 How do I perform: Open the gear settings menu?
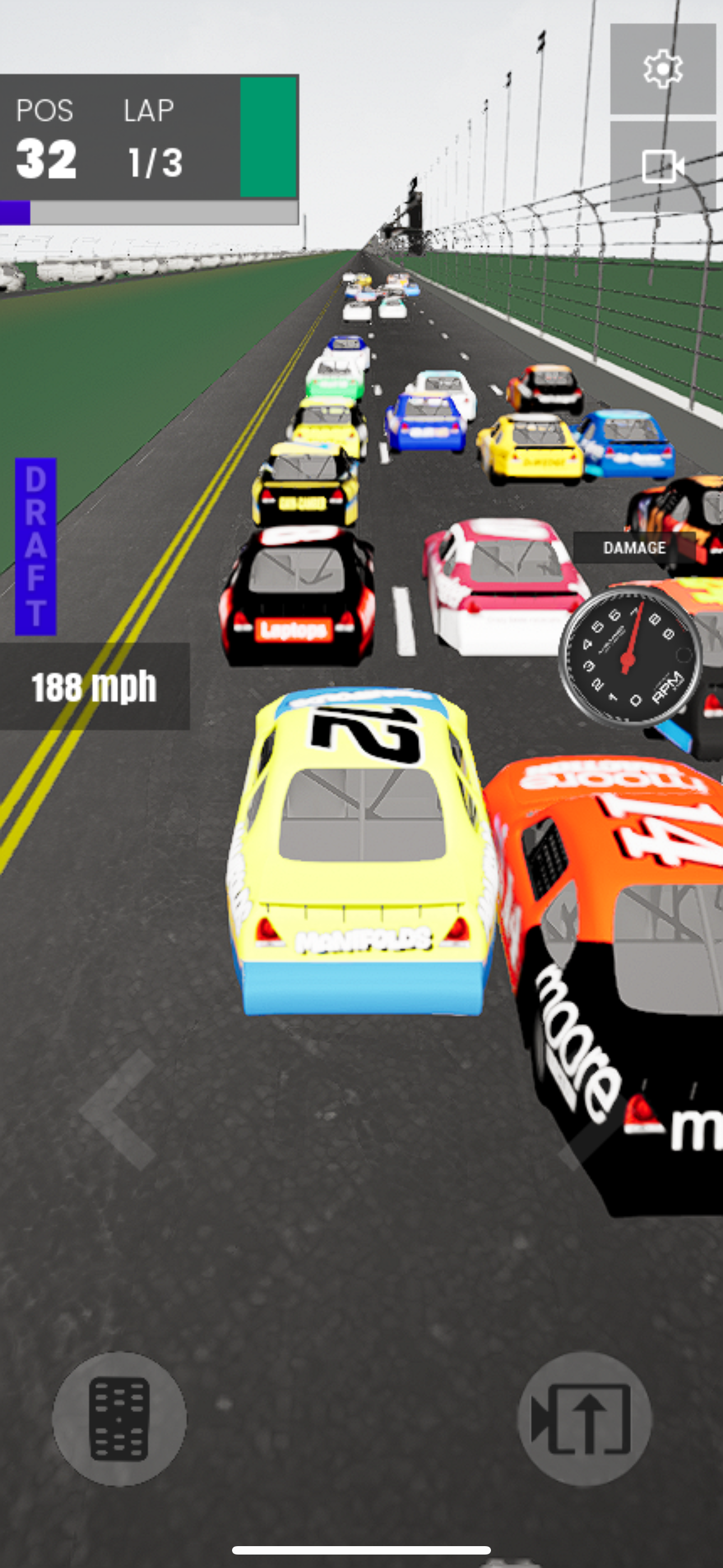coord(662,69)
